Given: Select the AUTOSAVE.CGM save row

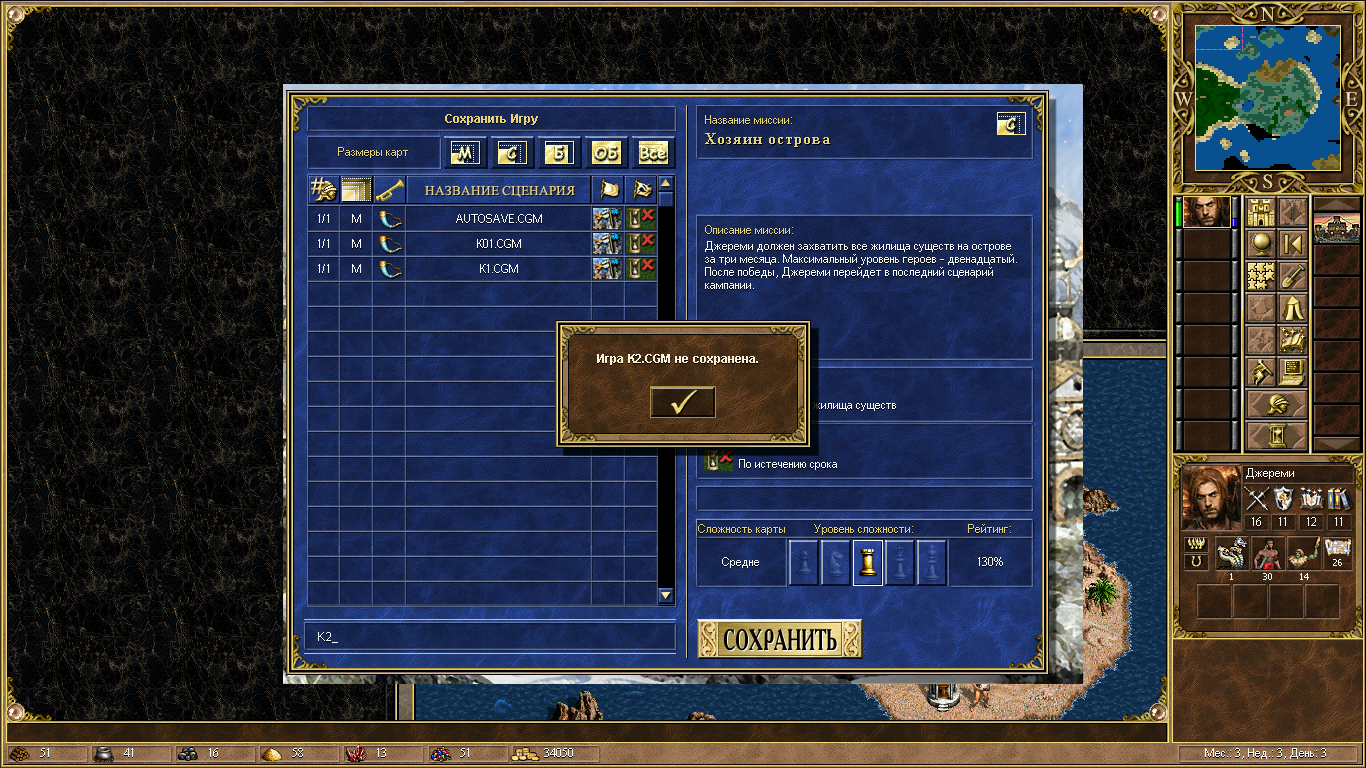Looking at the screenshot, I should pyautogui.click(x=499, y=218).
